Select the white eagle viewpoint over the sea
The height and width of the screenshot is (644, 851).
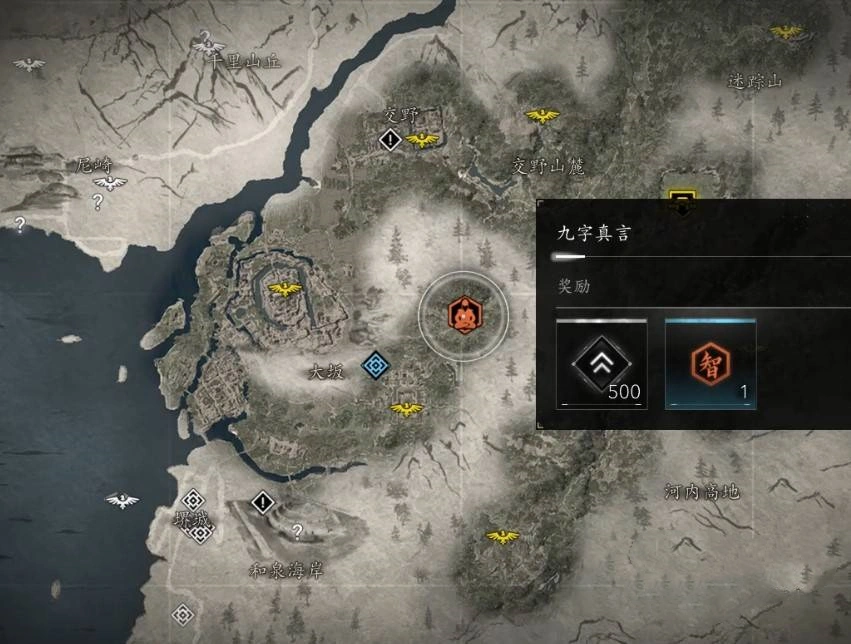(x=122, y=500)
